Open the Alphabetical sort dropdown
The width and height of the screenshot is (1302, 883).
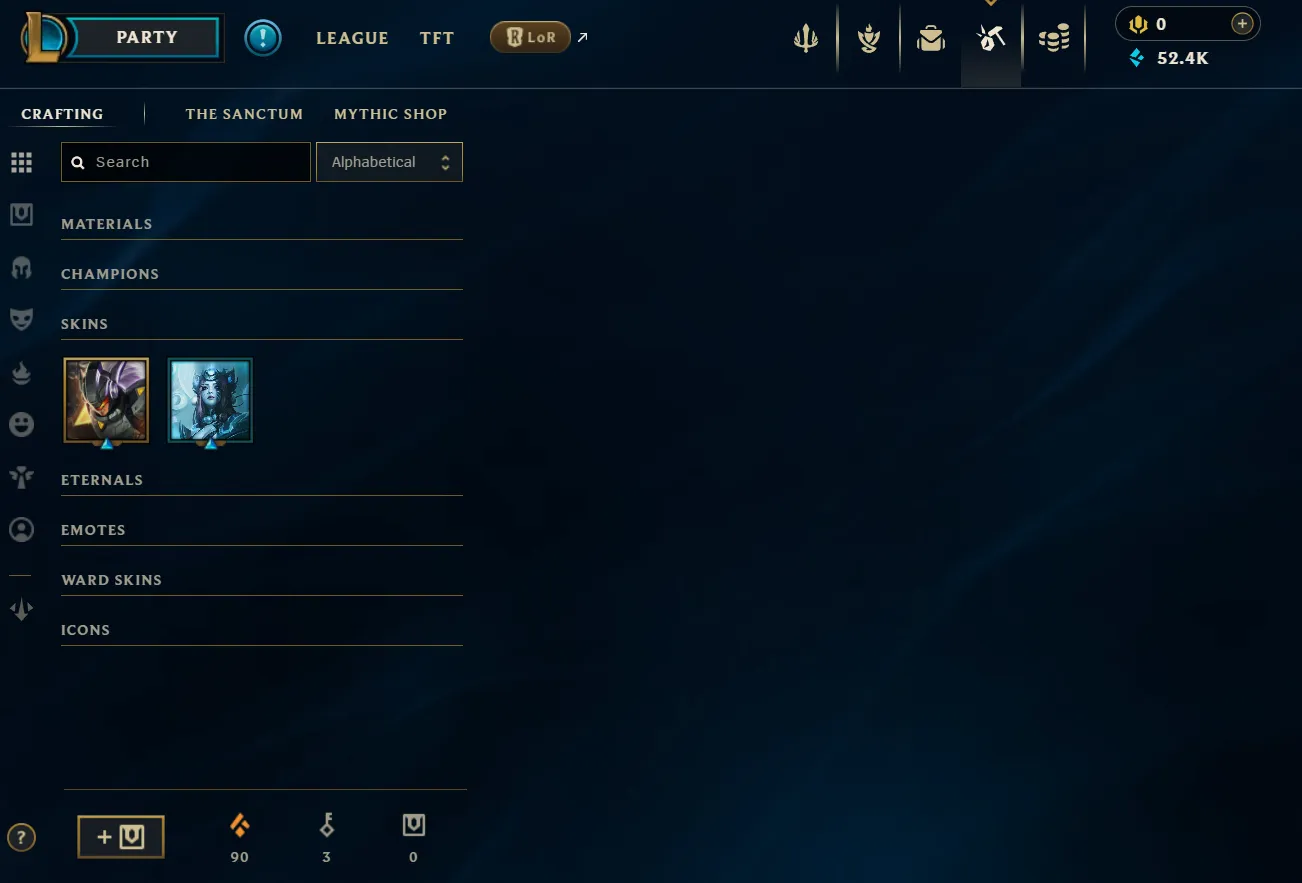[389, 161]
